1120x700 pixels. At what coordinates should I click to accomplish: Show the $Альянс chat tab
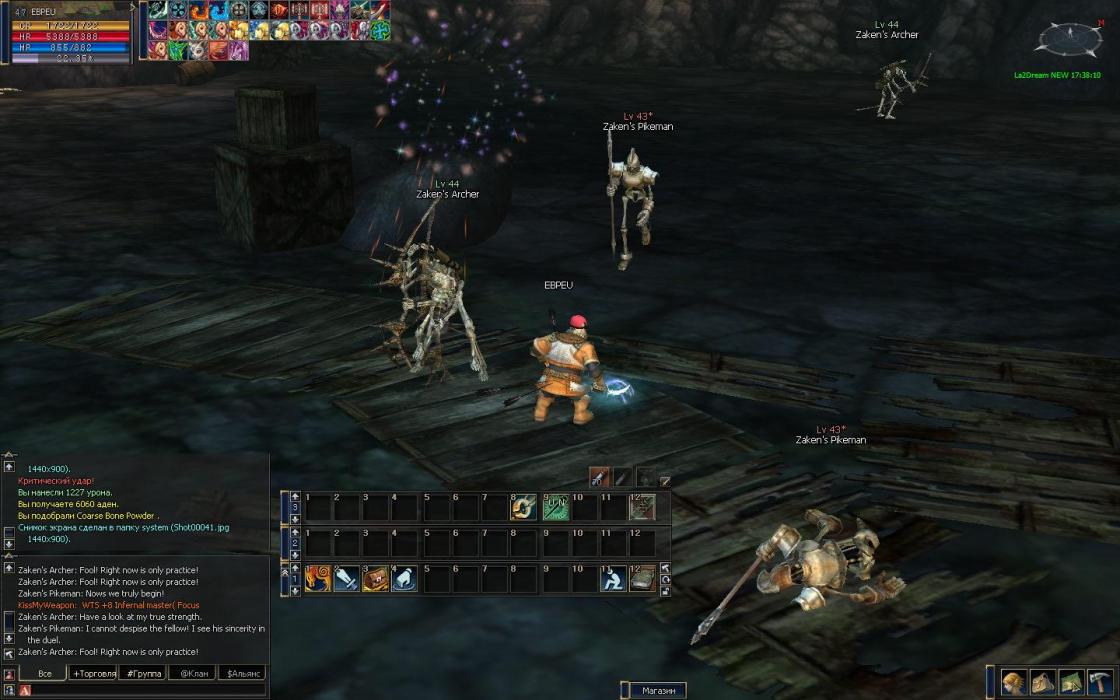pyautogui.click(x=244, y=674)
